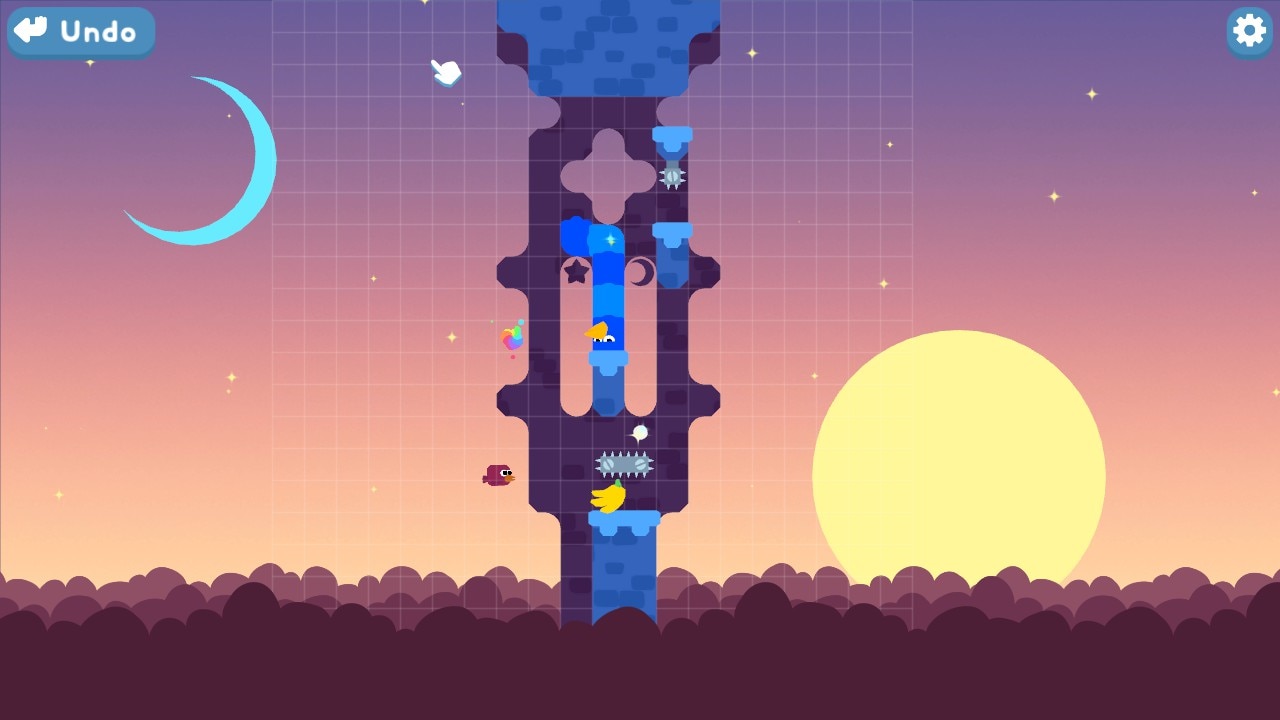Click the Undo arrow icon

[30, 31]
